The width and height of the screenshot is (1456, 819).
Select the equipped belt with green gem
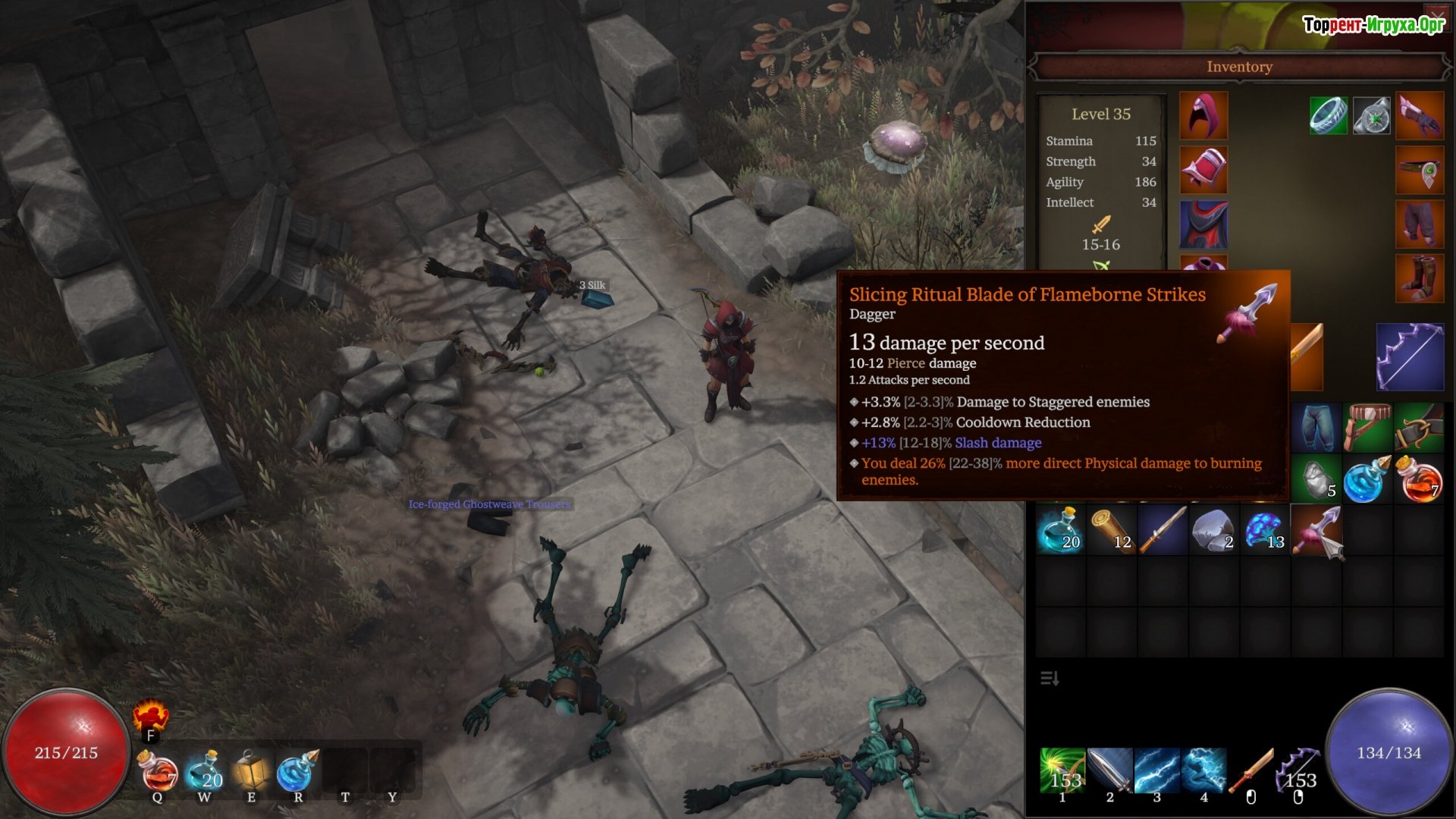1420,170
